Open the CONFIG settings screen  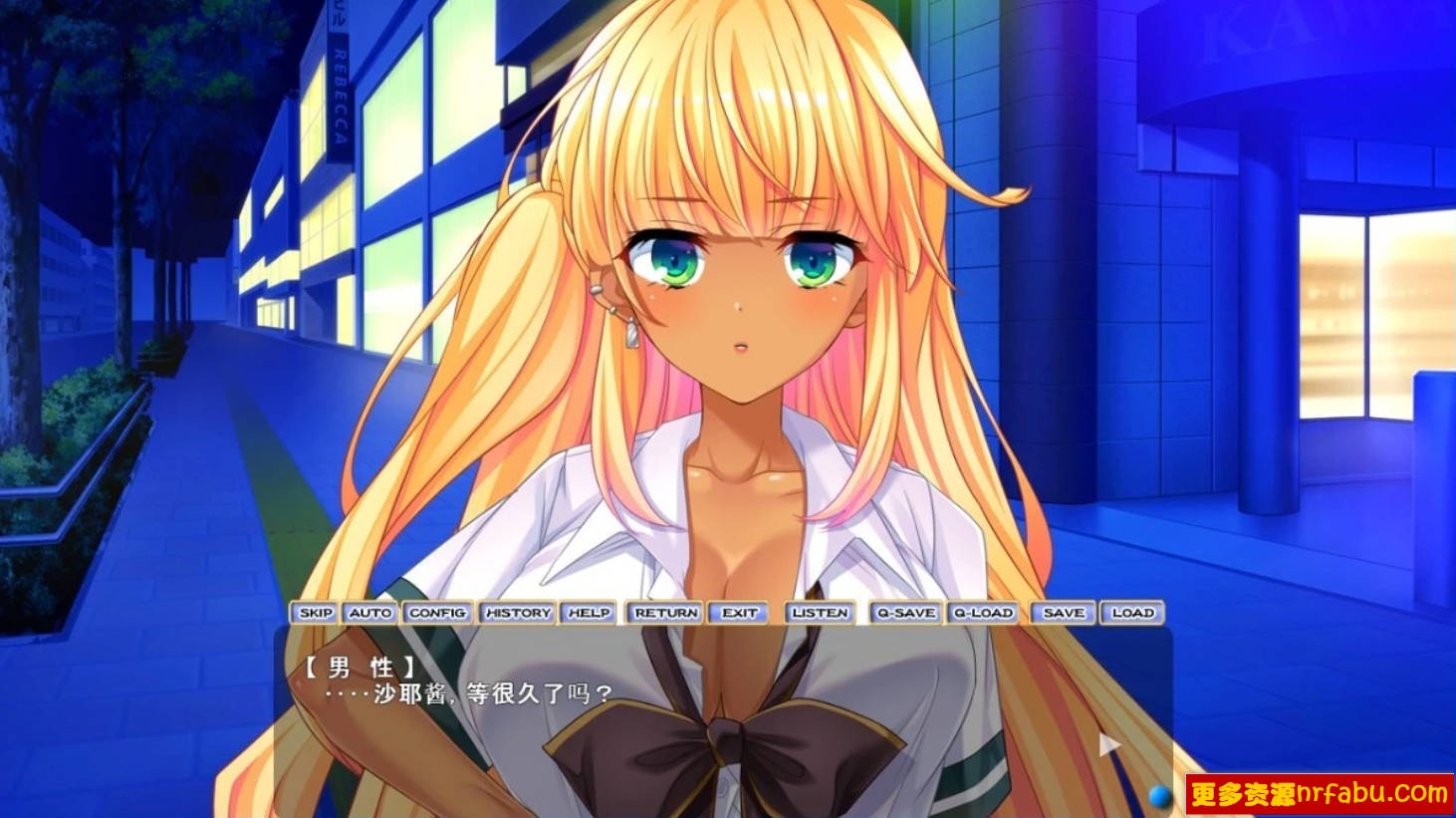coord(440,613)
